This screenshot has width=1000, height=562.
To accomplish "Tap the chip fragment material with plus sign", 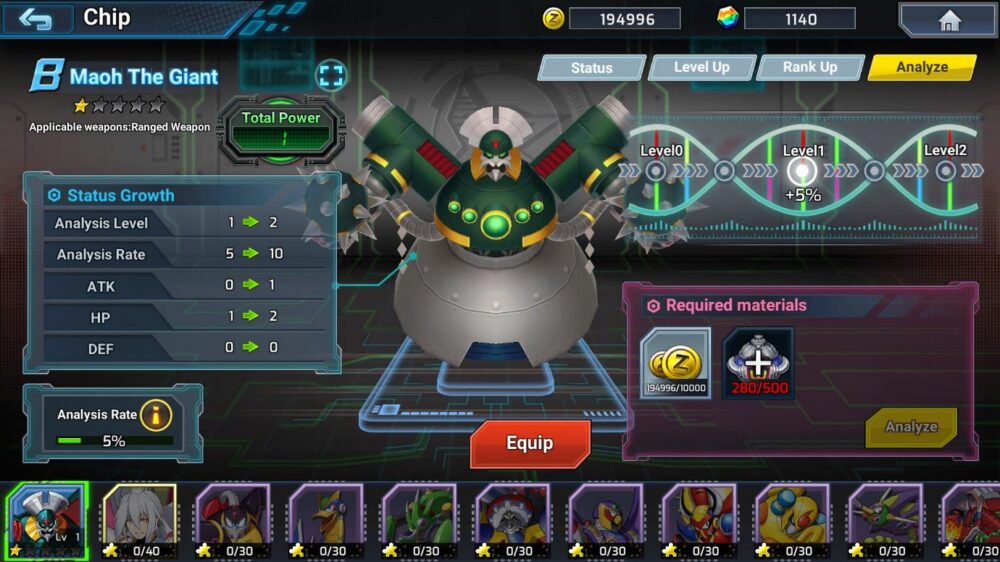I will click(x=758, y=363).
